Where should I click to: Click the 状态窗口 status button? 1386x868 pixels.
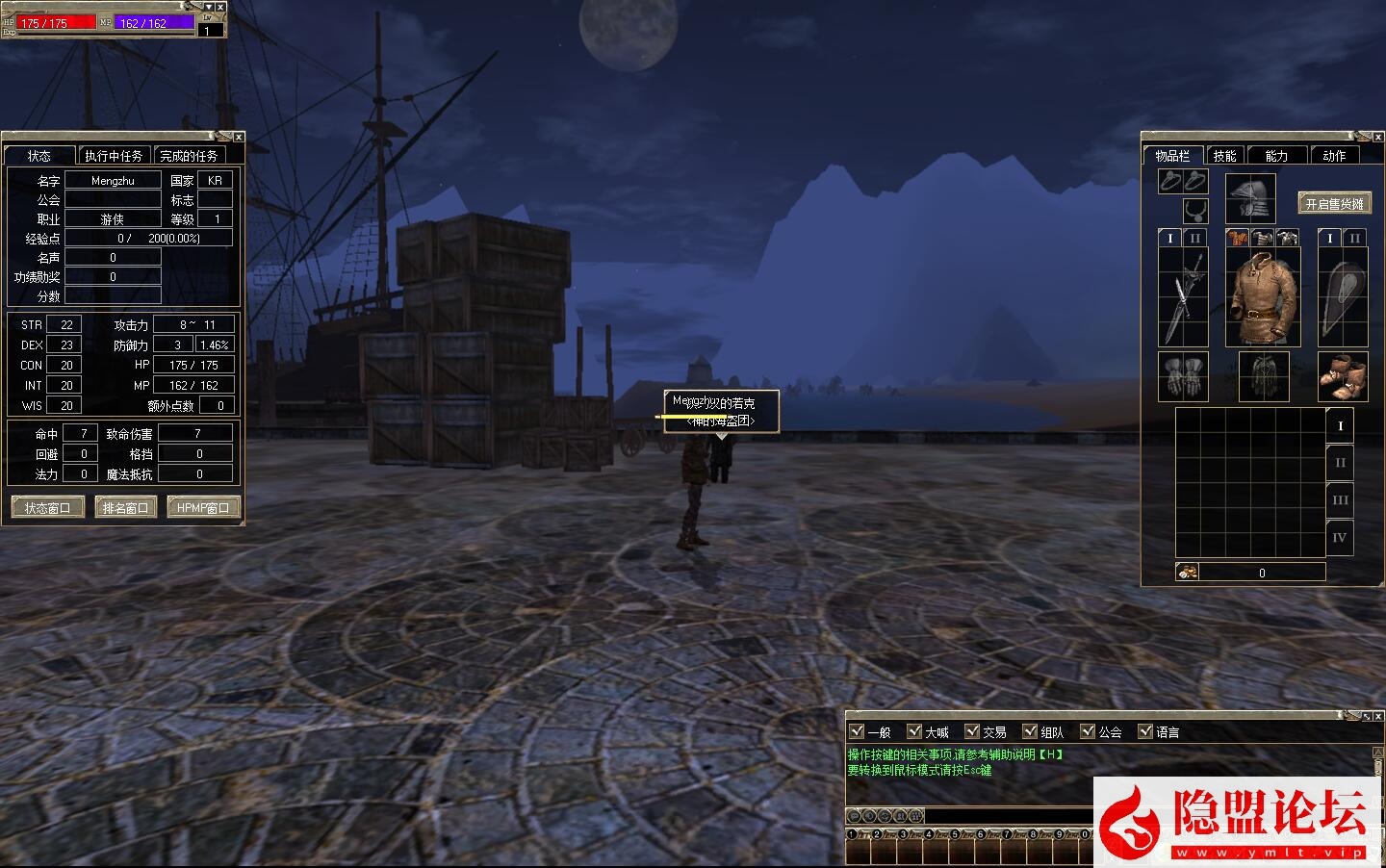48,508
